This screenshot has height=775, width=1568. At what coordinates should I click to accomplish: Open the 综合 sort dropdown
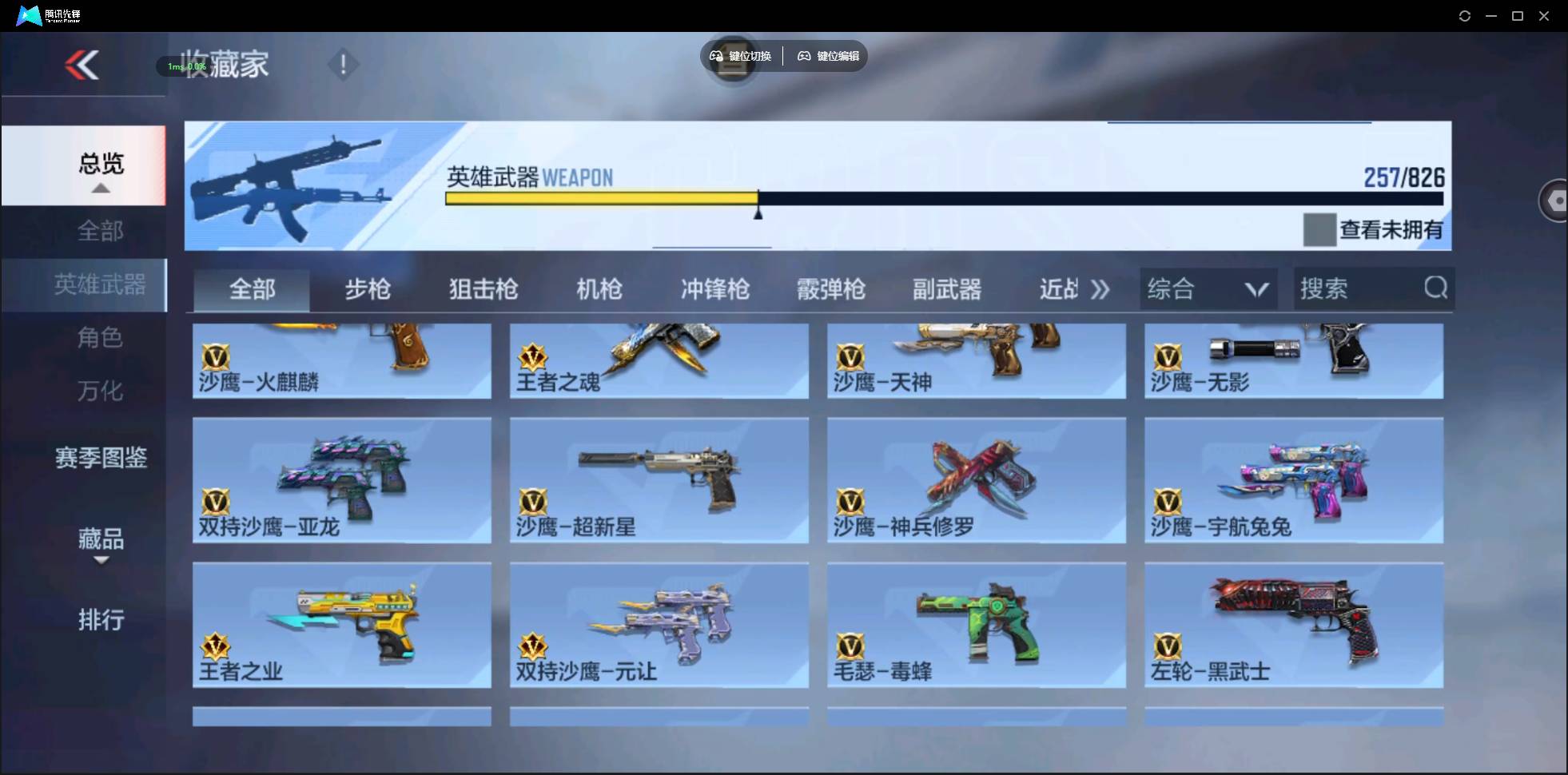click(x=1208, y=288)
